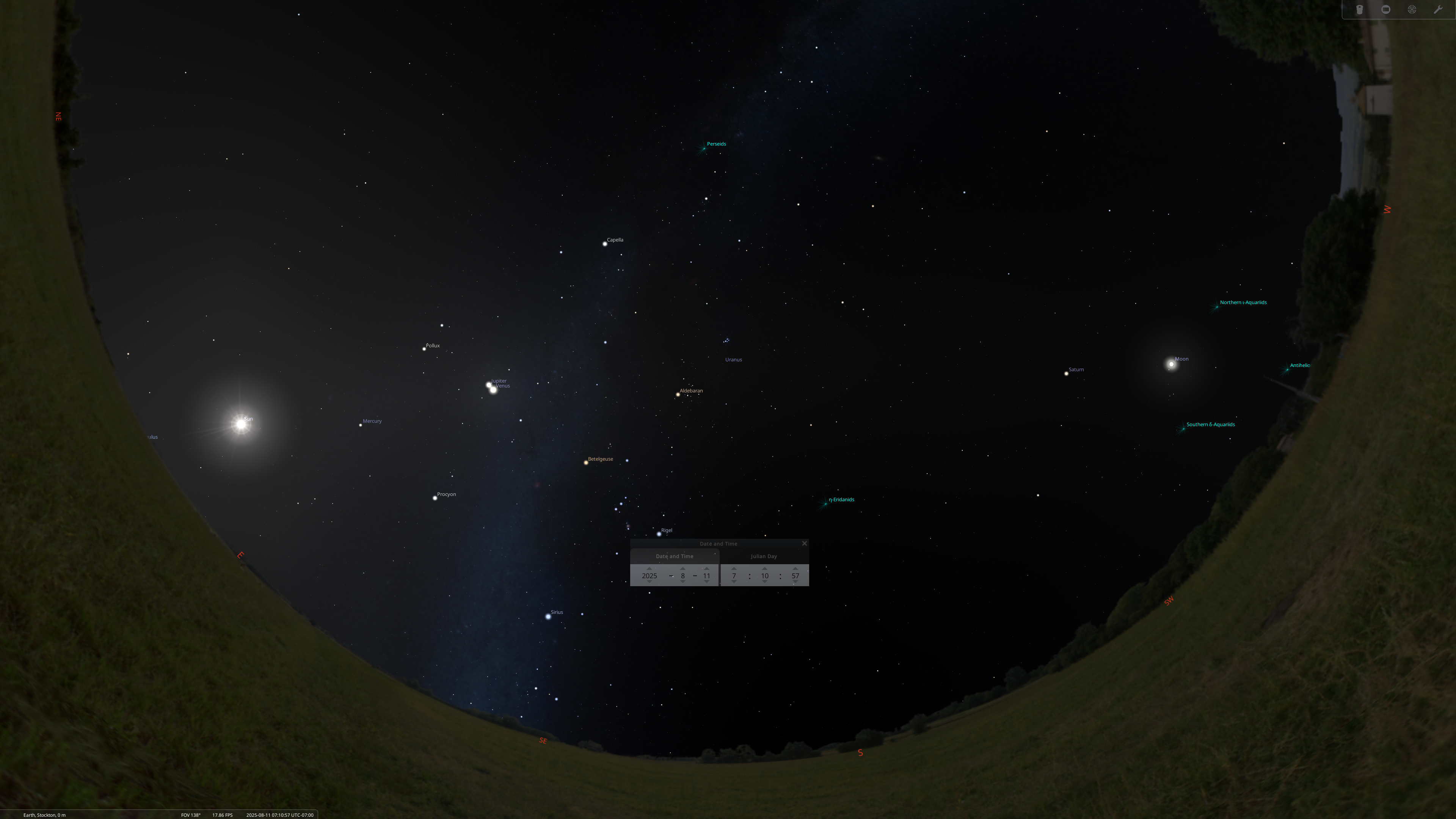Toggle the ocular eyepiece view icon

click(1359, 9)
